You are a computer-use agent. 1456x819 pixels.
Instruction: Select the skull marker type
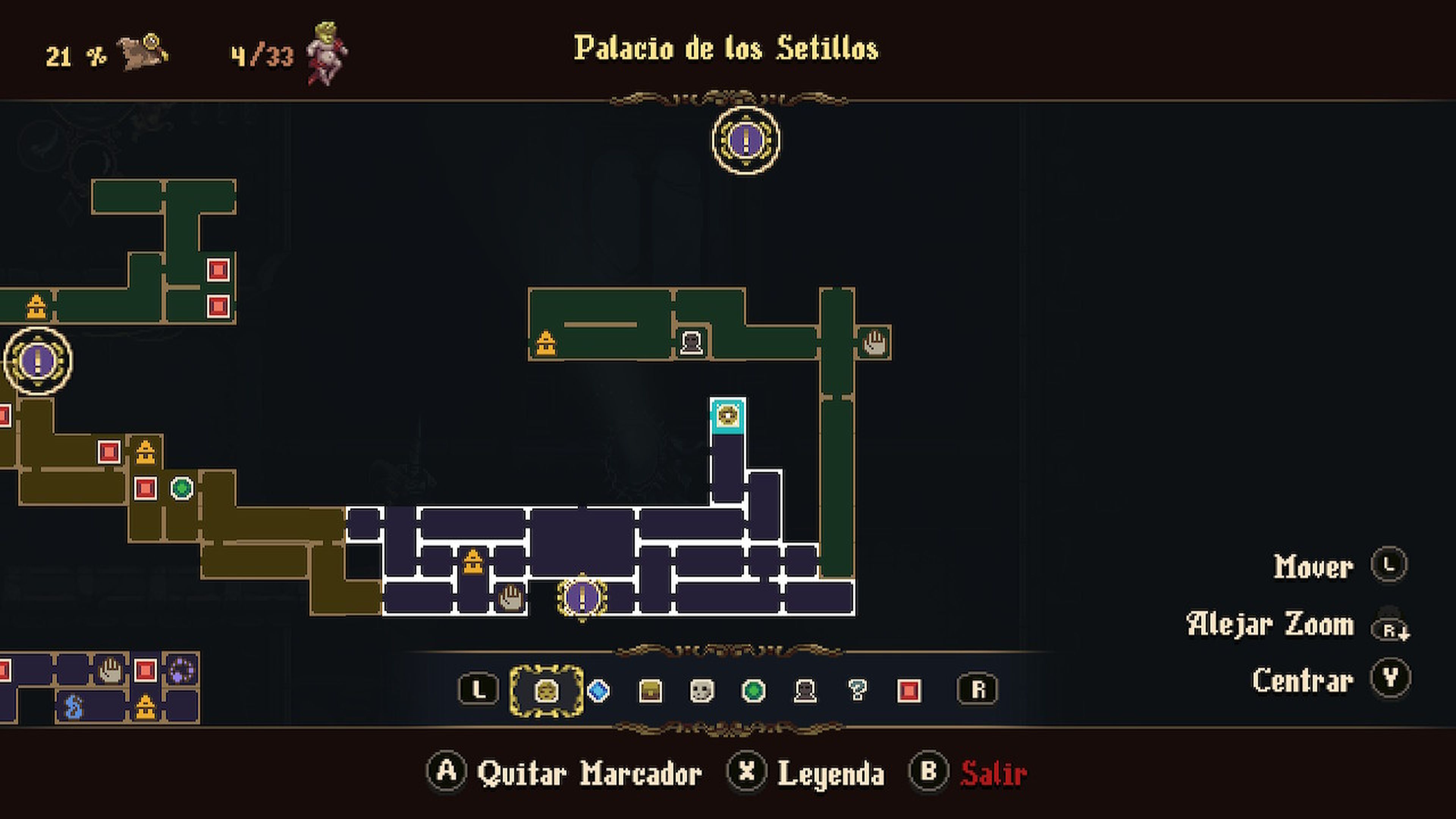tap(702, 691)
